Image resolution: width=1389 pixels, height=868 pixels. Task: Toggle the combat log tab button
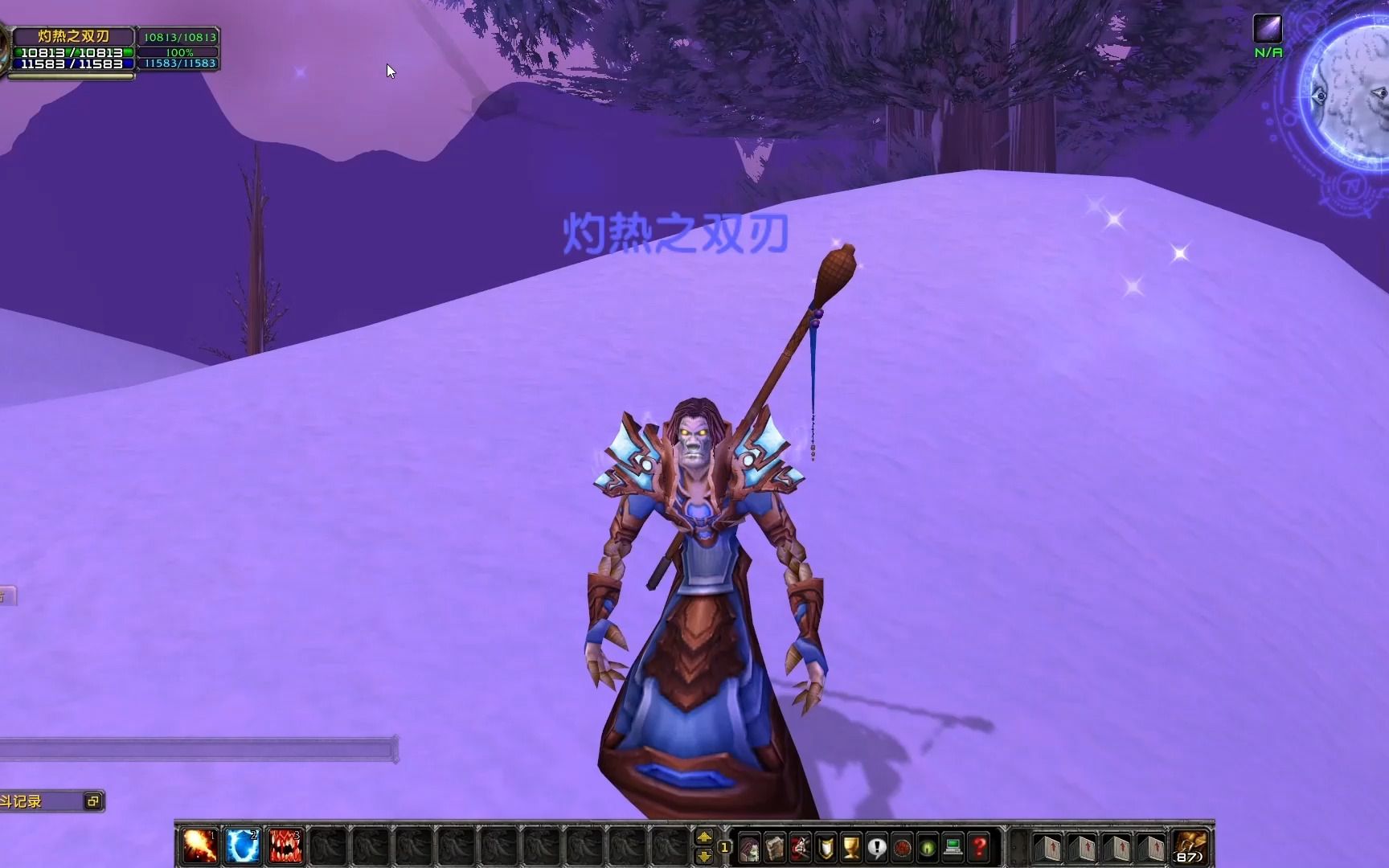click(93, 800)
